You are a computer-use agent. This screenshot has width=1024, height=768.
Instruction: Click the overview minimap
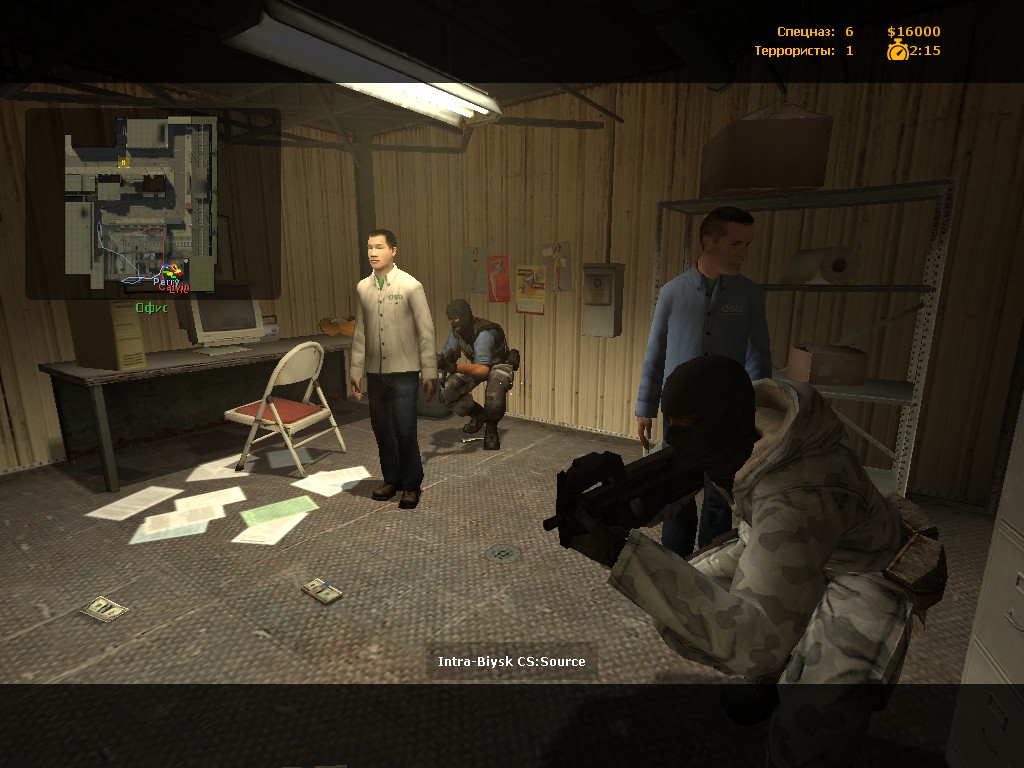(x=141, y=204)
